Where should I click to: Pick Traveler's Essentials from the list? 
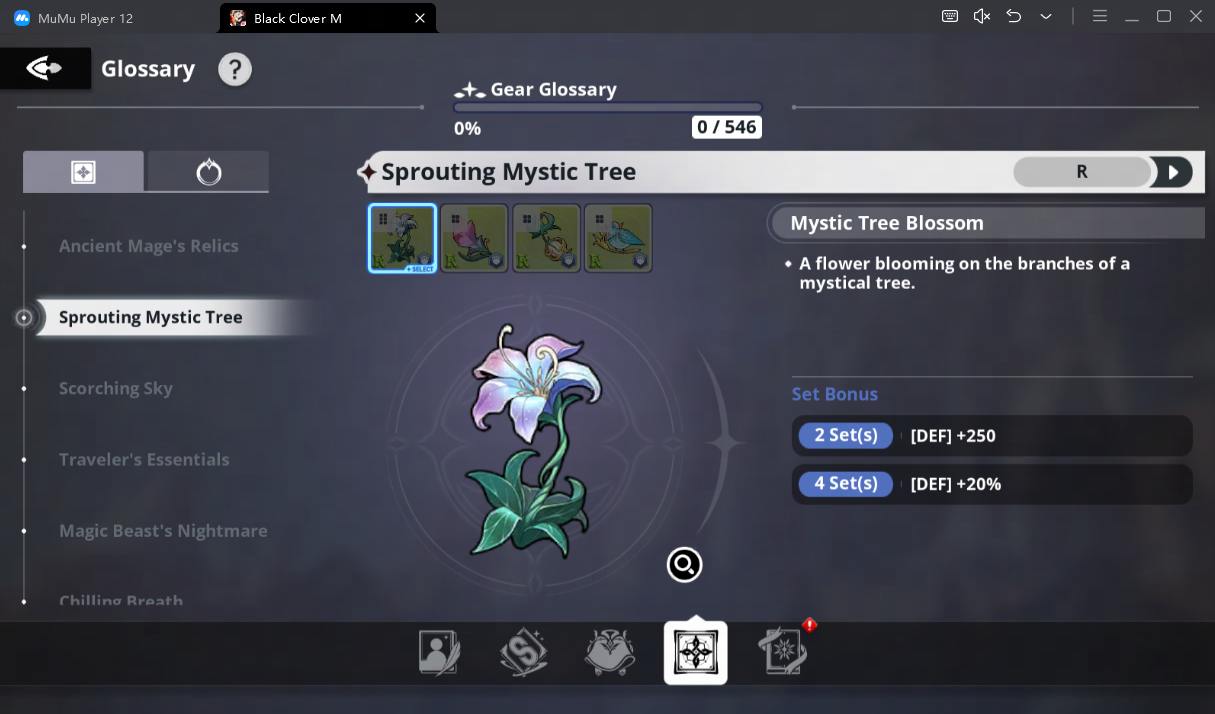pos(144,459)
